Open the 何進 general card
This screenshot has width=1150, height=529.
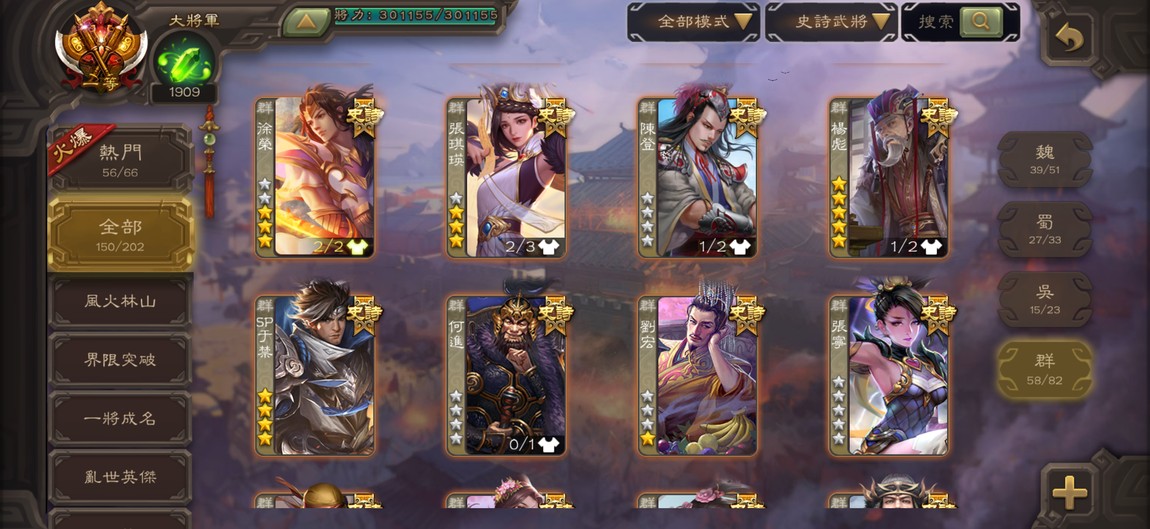click(x=507, y=375)
